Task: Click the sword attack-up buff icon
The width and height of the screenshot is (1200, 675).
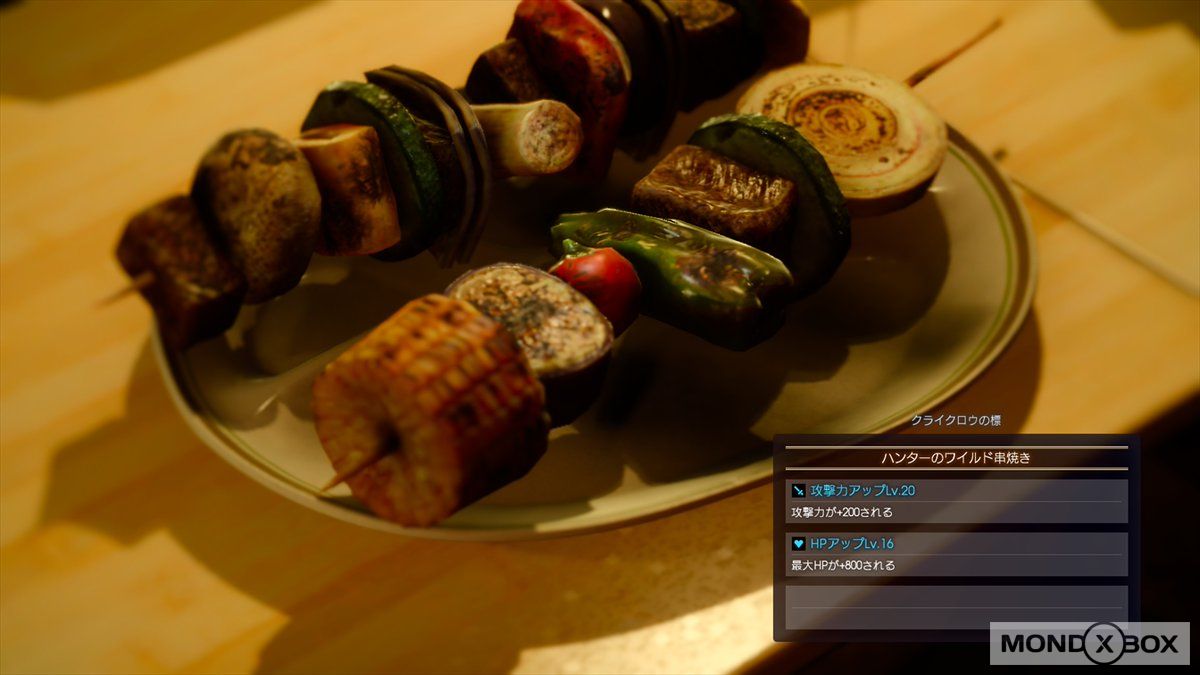Action: tap(799, 491)
